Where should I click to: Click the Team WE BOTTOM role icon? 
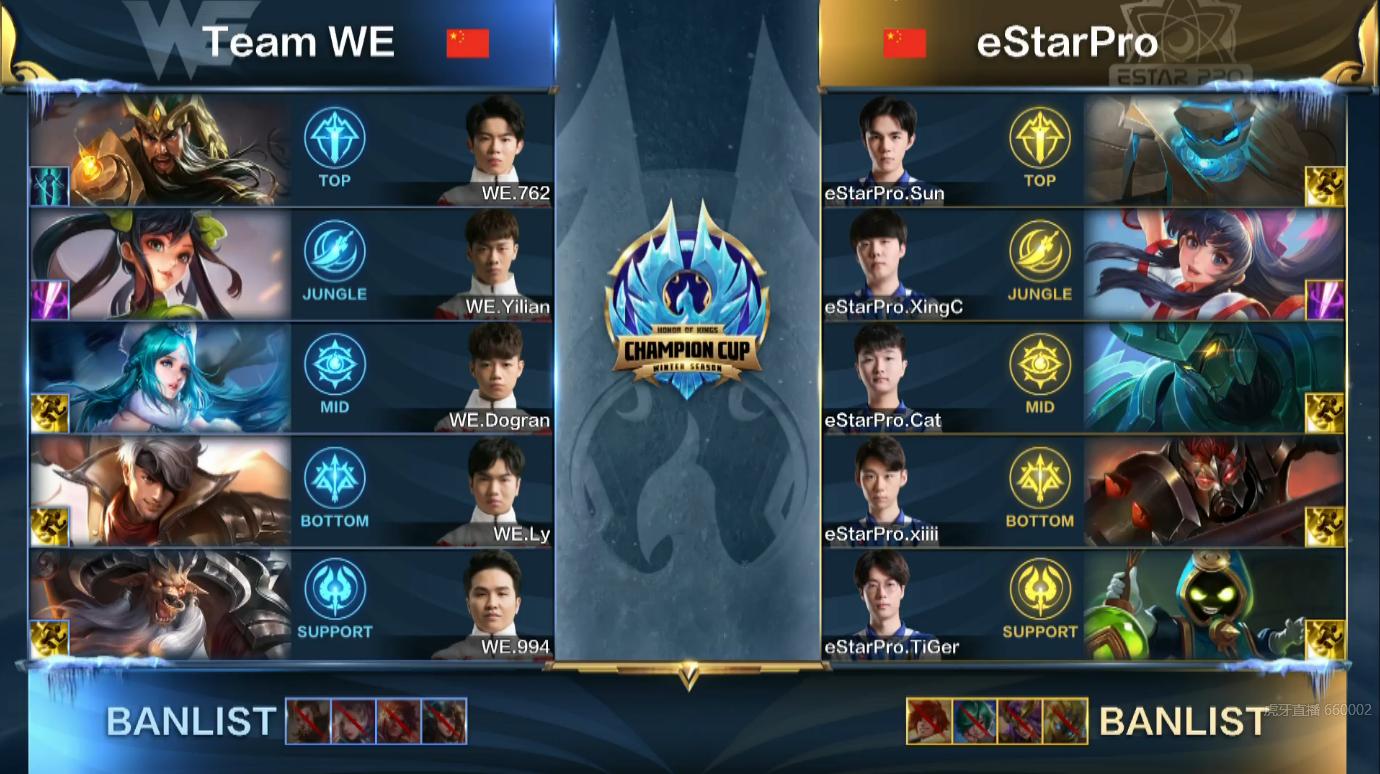(334, 481)
